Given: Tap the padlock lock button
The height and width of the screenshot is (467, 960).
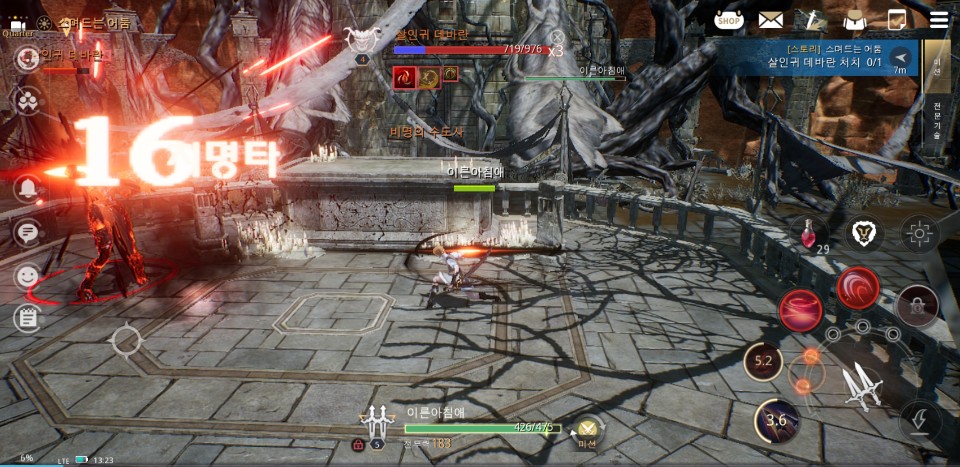Looking at the screenshot, I should (x=917, y=305).
